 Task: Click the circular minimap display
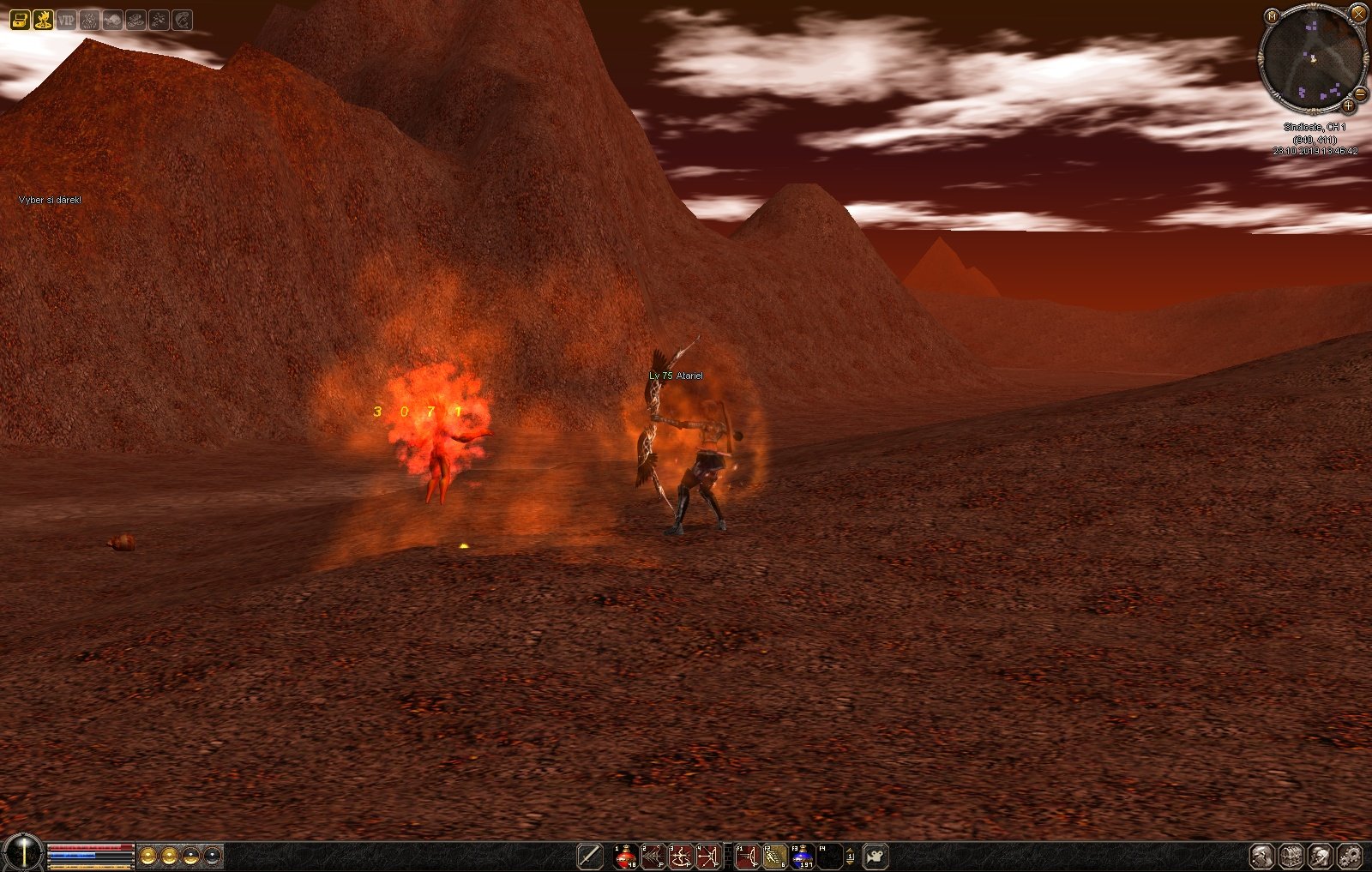[x=1312, y=58]
